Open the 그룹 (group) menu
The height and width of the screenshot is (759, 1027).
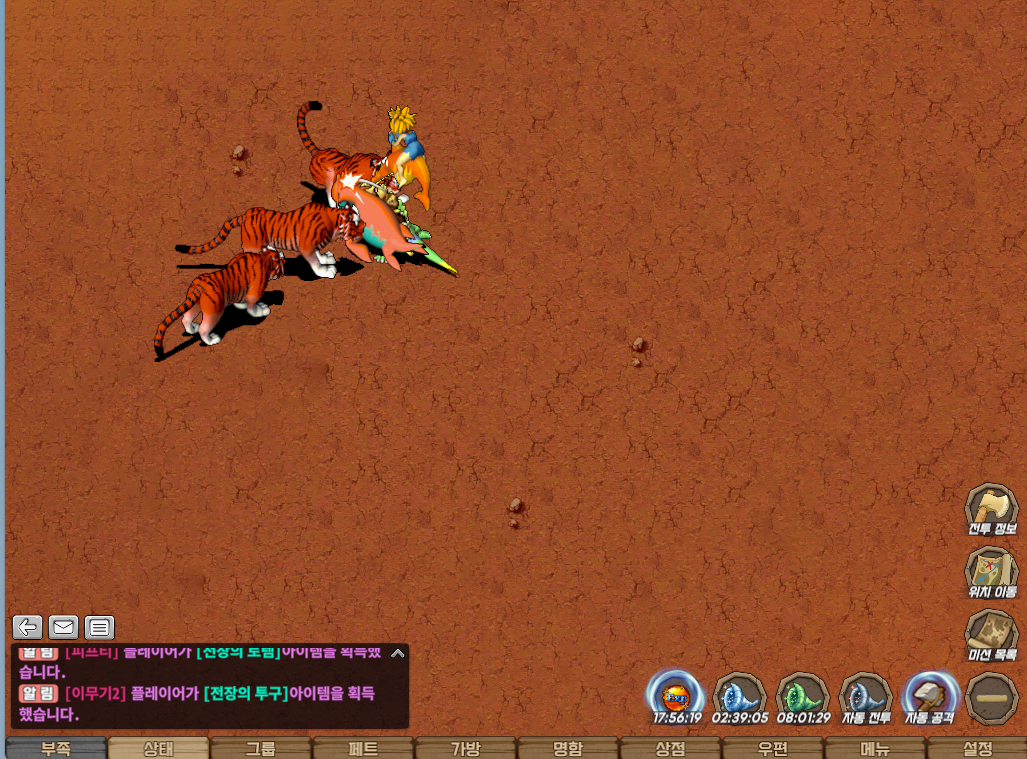(261, 749)
